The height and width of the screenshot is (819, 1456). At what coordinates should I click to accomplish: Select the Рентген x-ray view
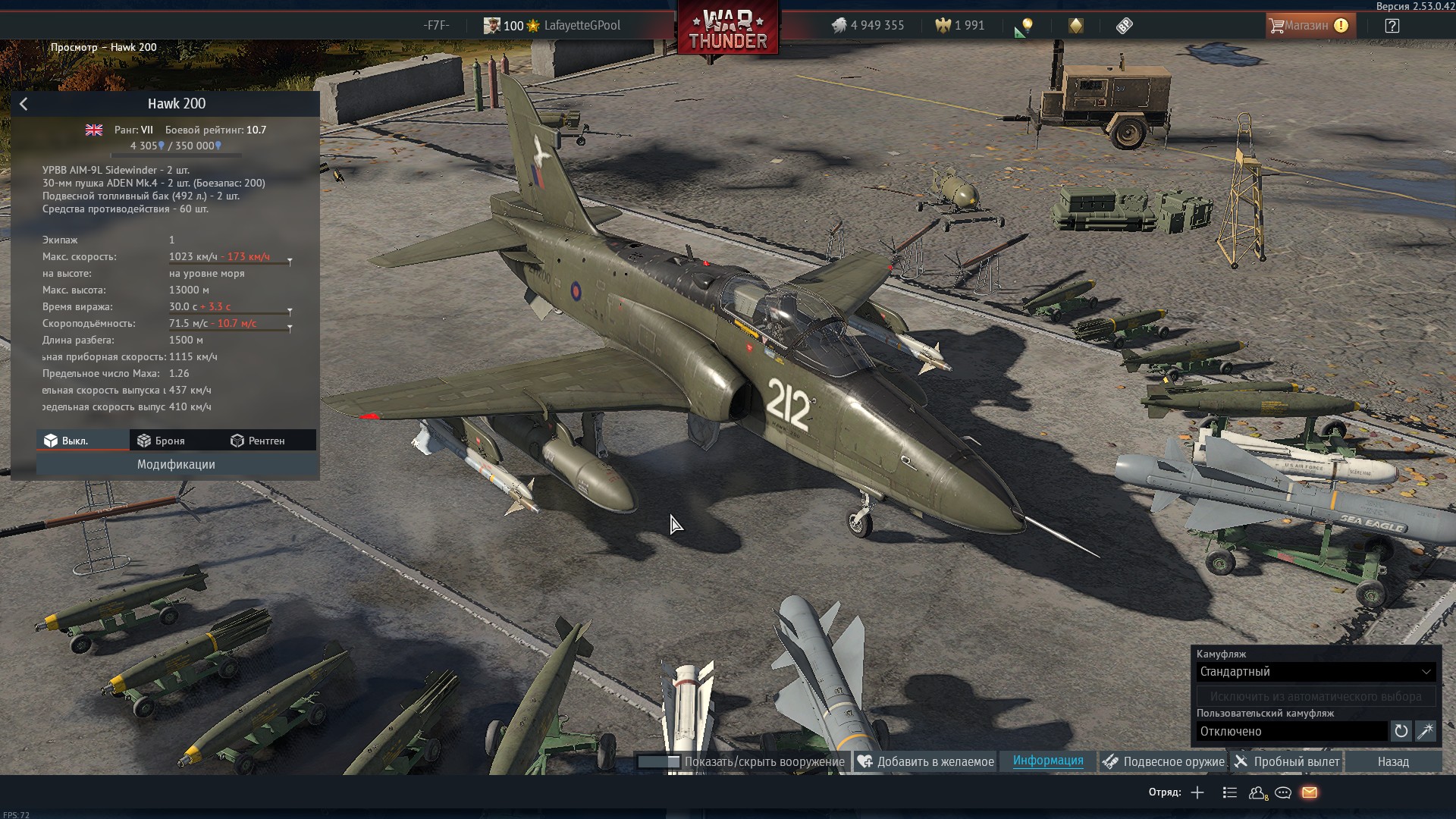(258, 441)
